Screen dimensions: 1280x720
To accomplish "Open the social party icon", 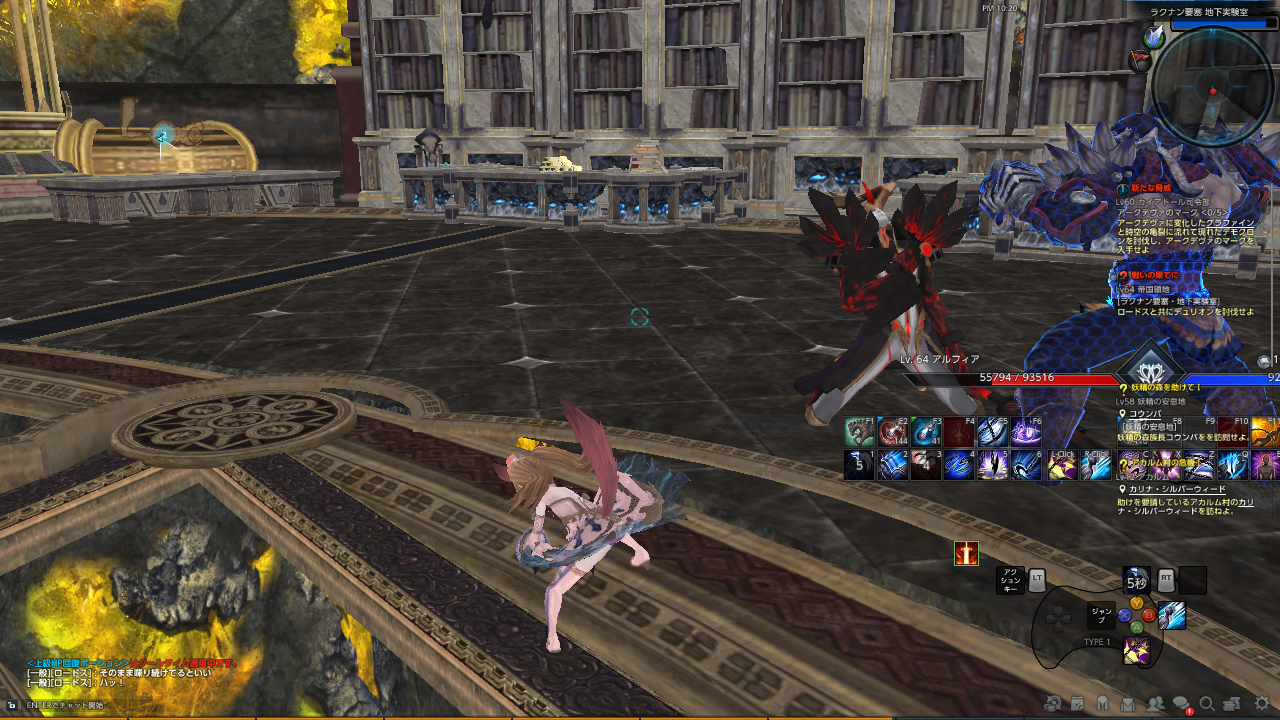I will click(1154, 703).
